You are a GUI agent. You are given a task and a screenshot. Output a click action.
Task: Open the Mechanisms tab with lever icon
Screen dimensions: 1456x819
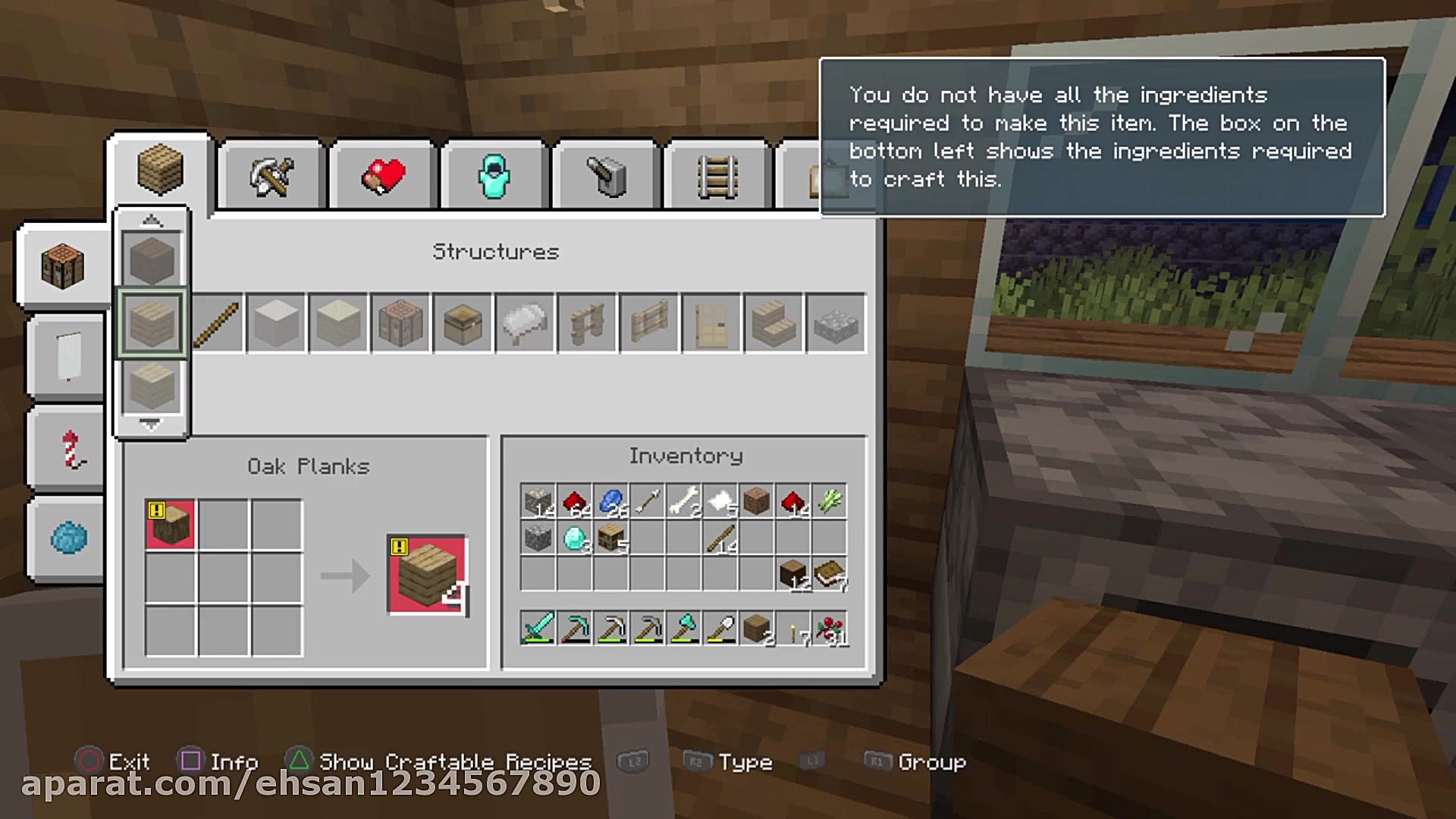pos(606,176)
